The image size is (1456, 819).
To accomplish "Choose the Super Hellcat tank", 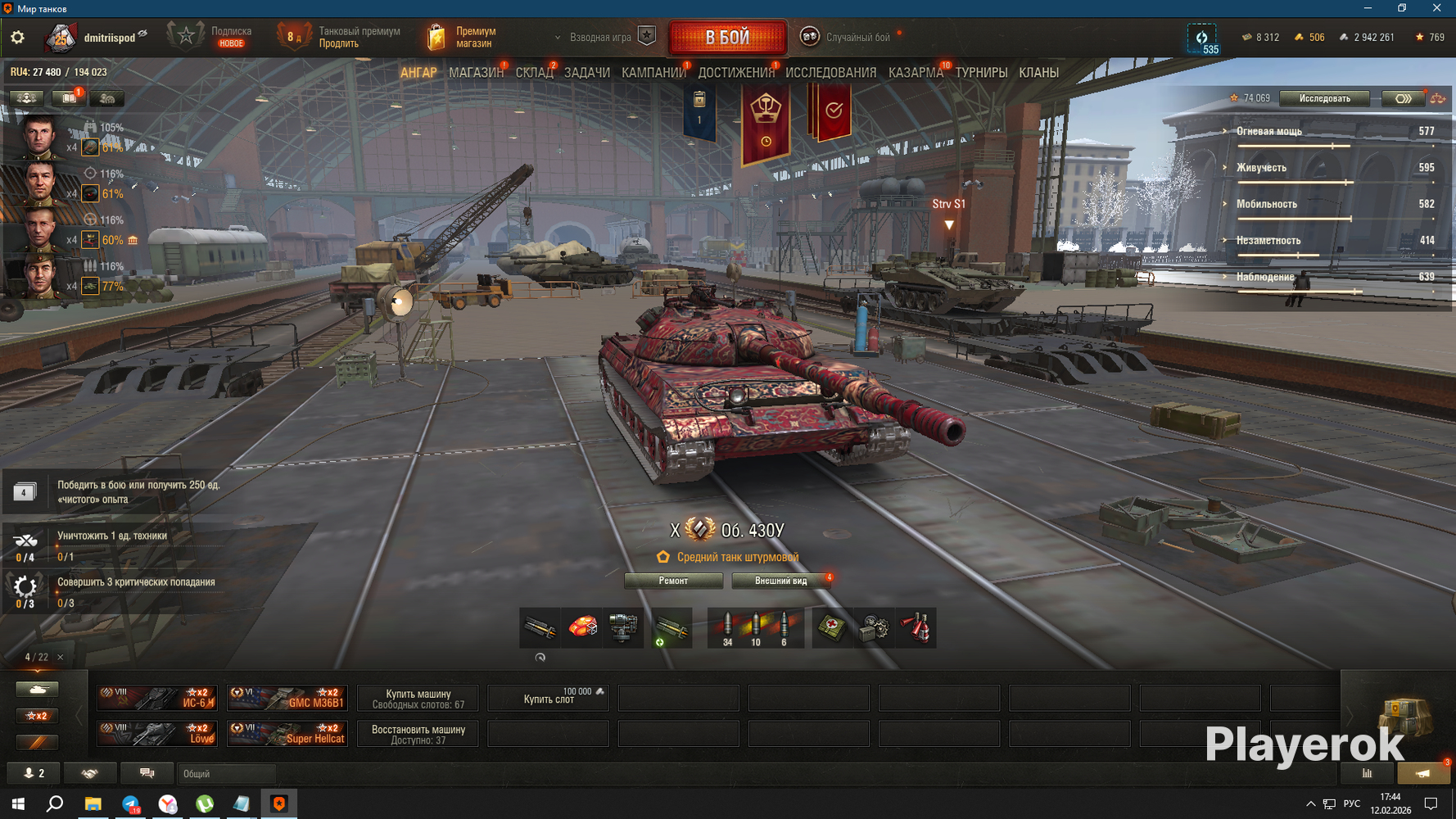I will coord(287,733).
